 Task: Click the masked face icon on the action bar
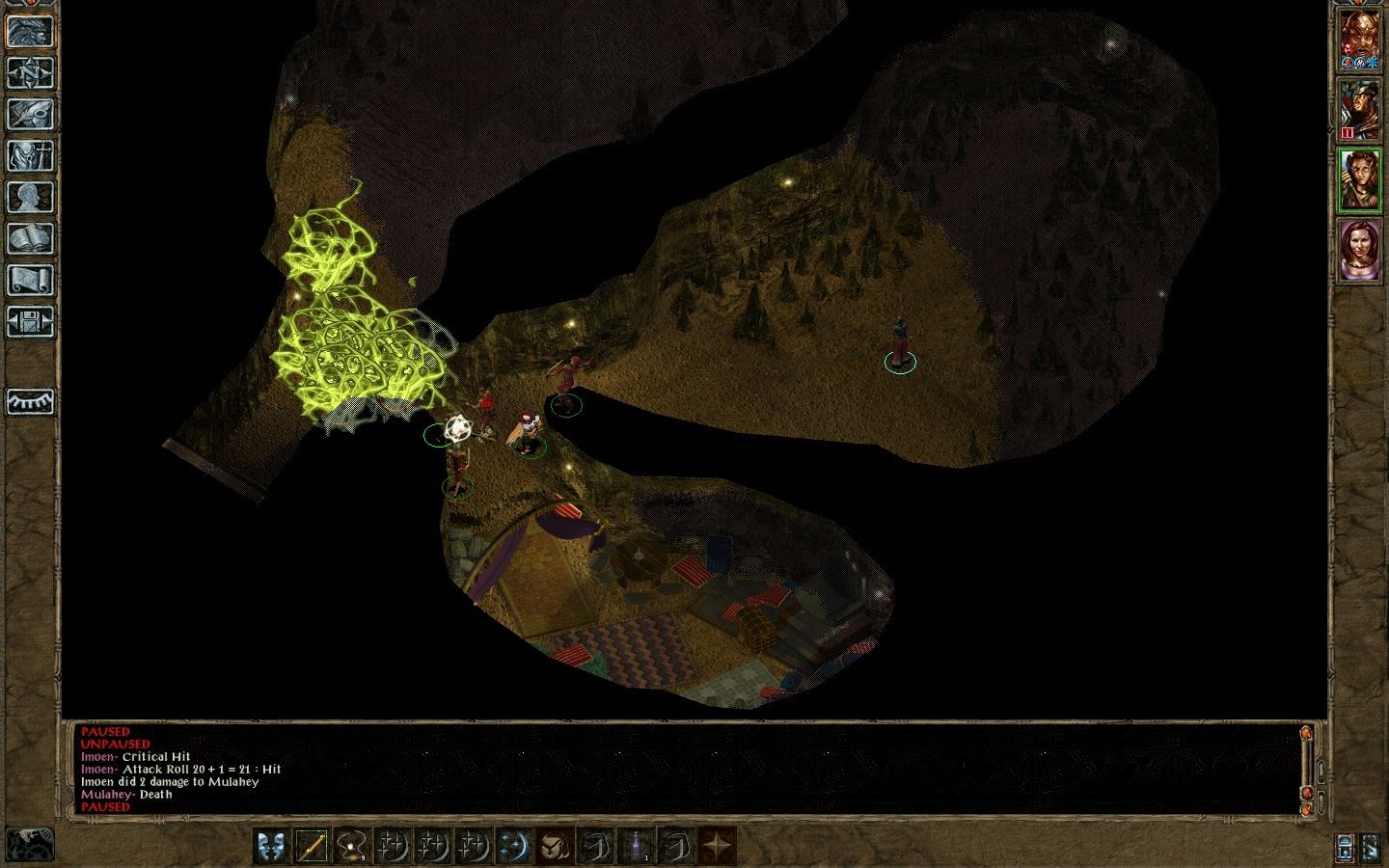pyautogui.click(x=554, y=847)
